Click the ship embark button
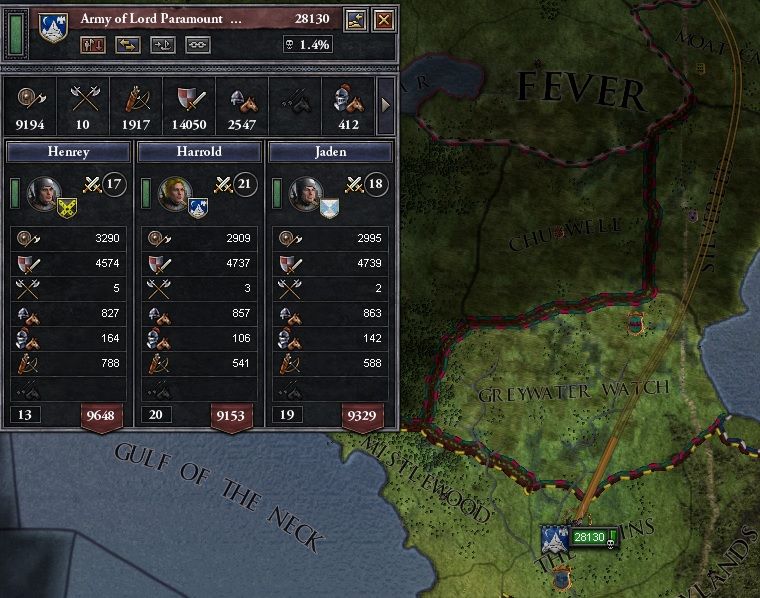Image resolution: width=760 pixels, height=598 pixels. (162, 44)
